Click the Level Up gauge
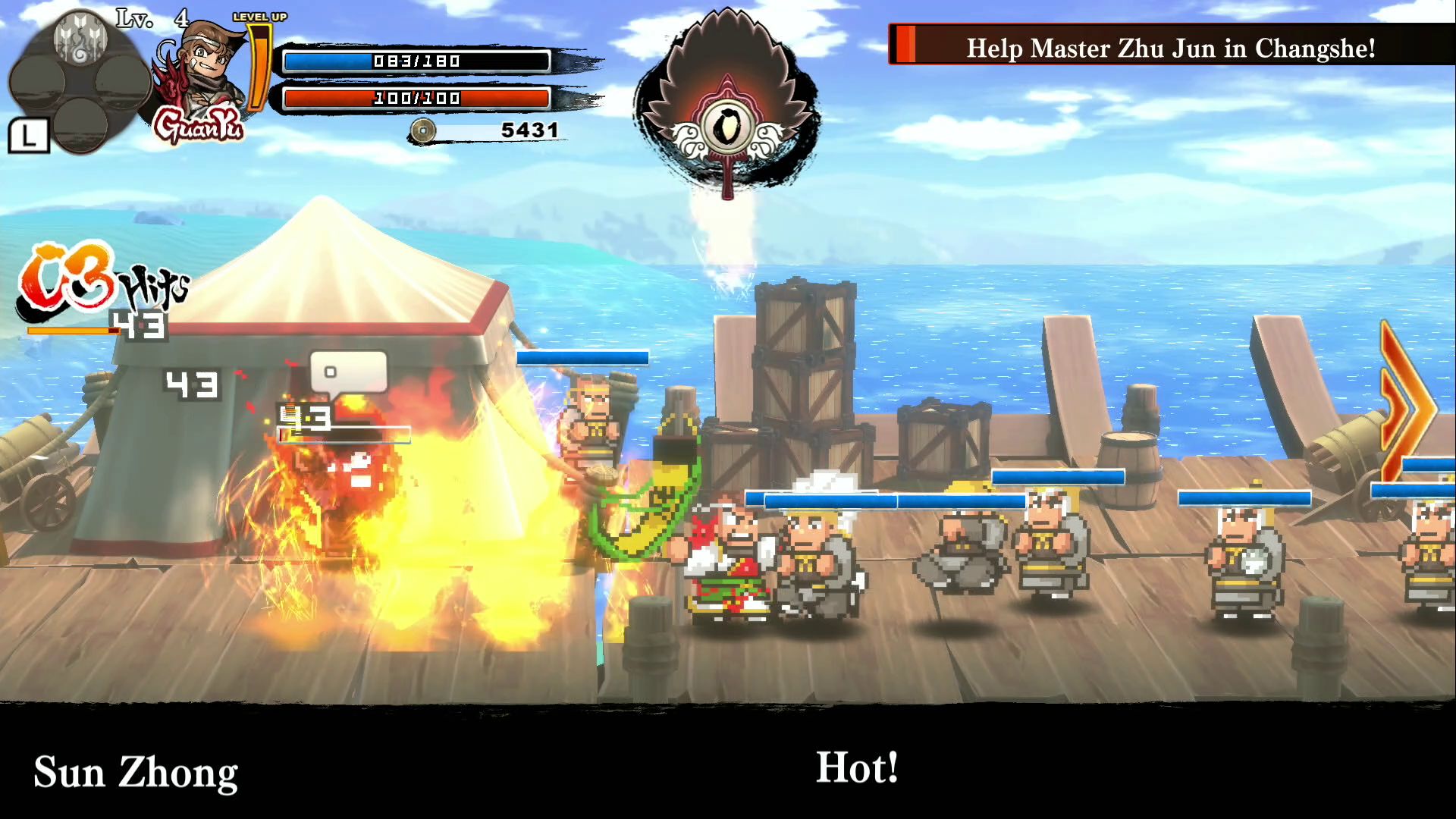Viewport: 1456px width, 819px height. [259, 64]
